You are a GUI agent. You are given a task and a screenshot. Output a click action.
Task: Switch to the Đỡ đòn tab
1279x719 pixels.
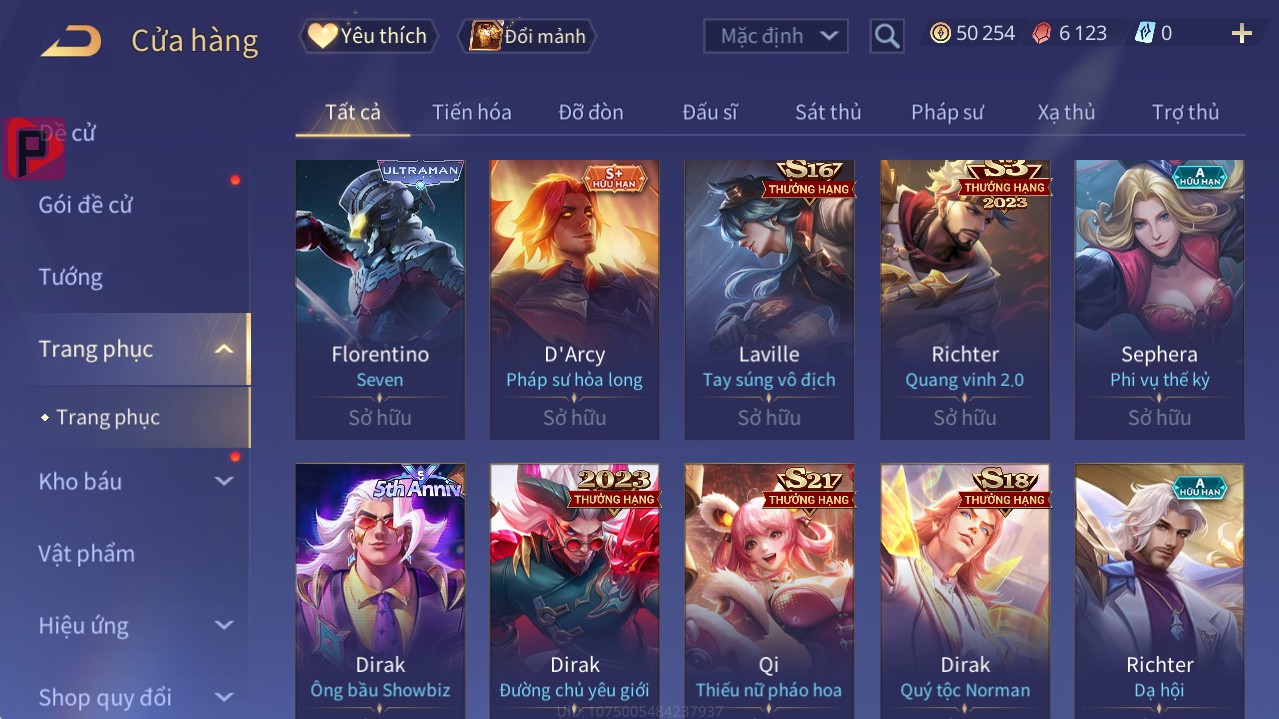[590, 112]
